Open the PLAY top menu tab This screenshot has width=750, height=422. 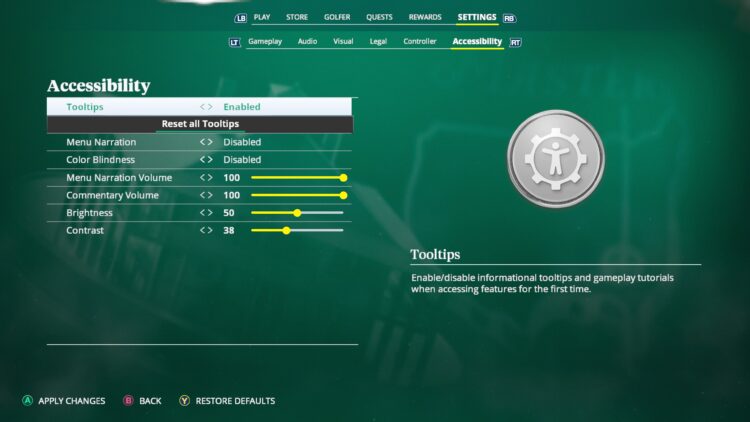pos(262,17)
